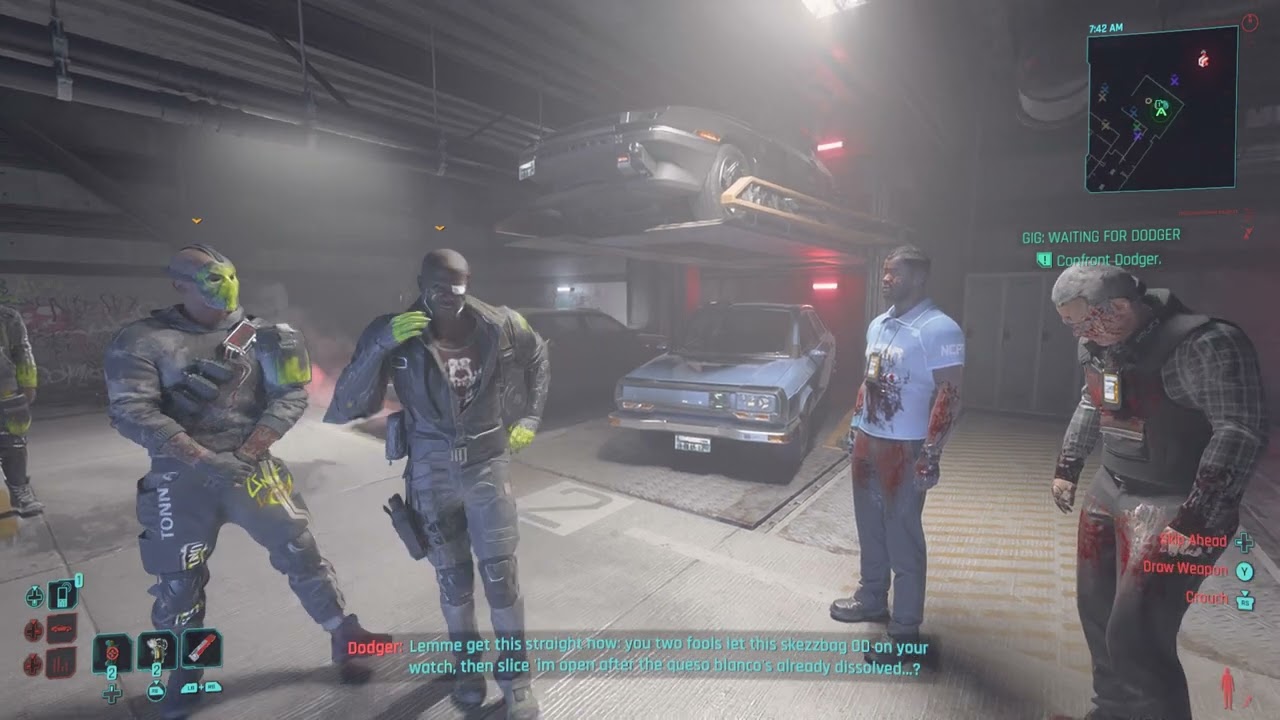The image size is (1280, 720).
Task: Click the green objective marker A on the minimap
Action: [x=1160, y=112]
